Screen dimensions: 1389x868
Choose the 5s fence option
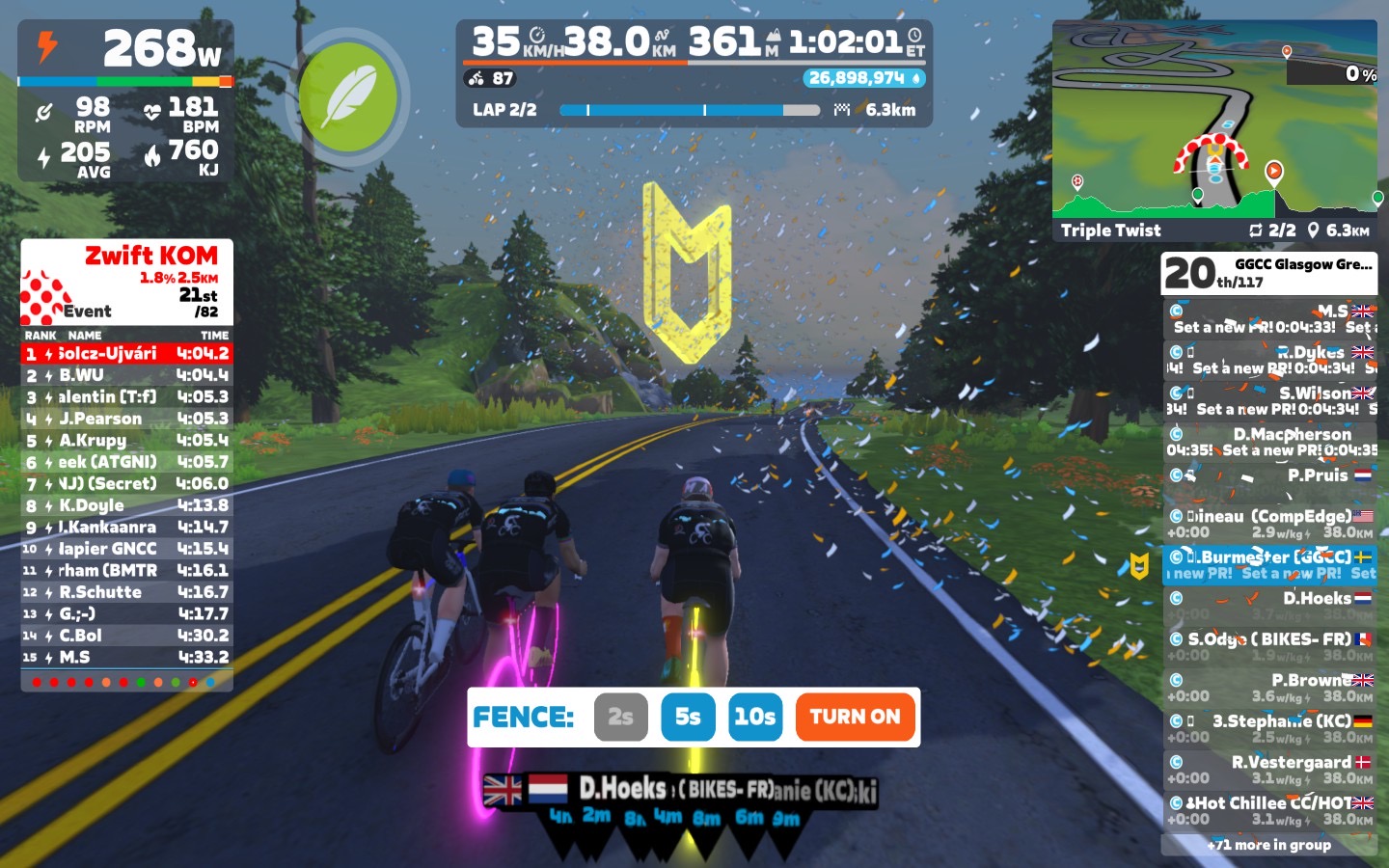[x=688, y=717]
